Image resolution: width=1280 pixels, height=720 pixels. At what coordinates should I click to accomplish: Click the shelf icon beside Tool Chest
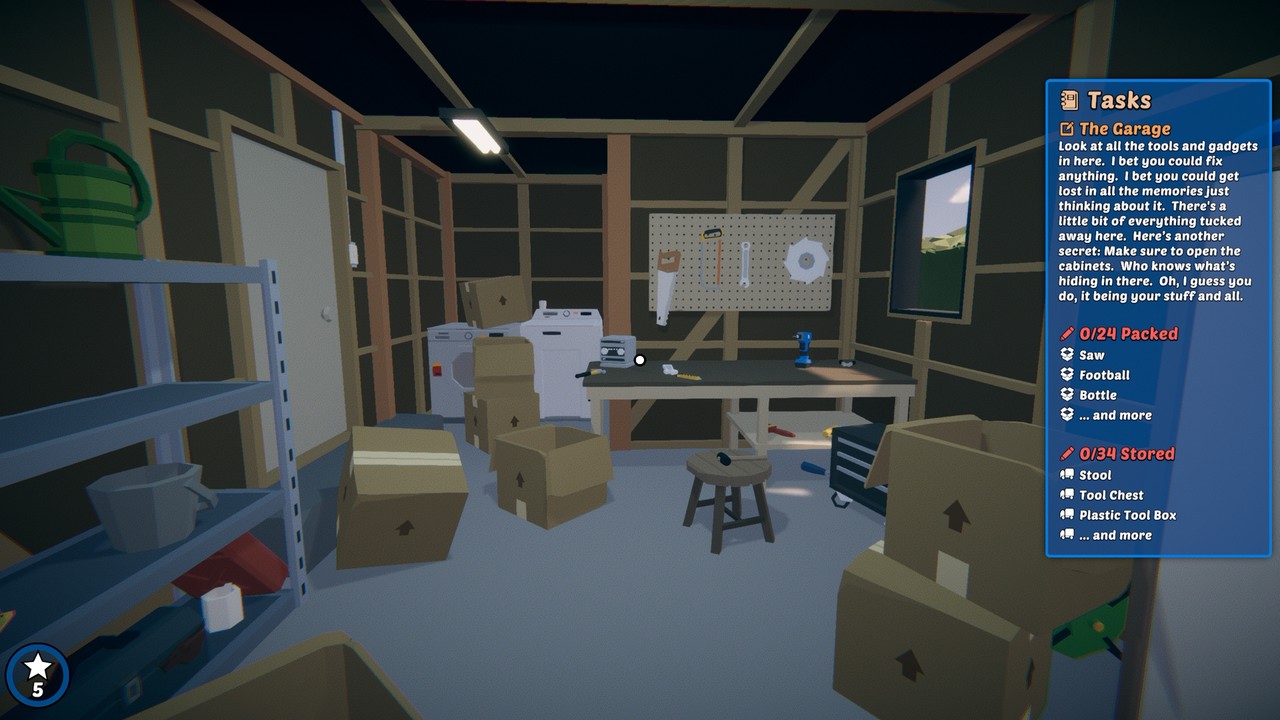(1066, 495)
